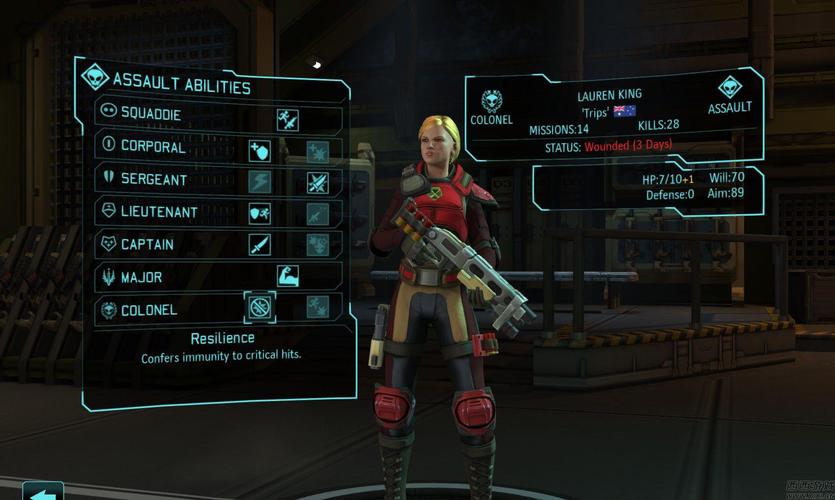The image size is (835, 500).
Task: Select the Extra Conditioning flexed-arm icon
Action: click(x=289, y=276)
